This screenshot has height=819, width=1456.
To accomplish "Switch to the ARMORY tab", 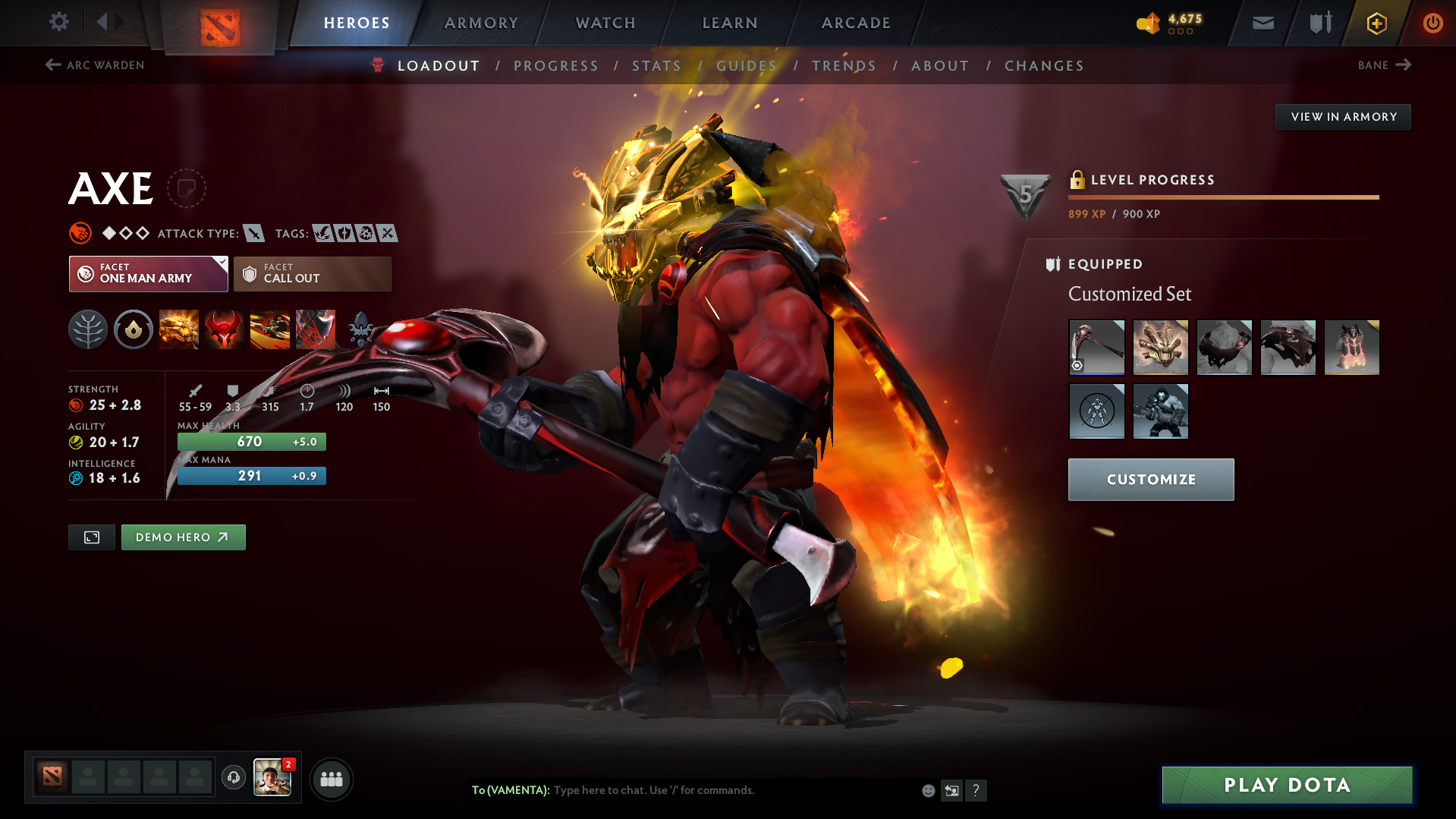I will click(481, 23).
